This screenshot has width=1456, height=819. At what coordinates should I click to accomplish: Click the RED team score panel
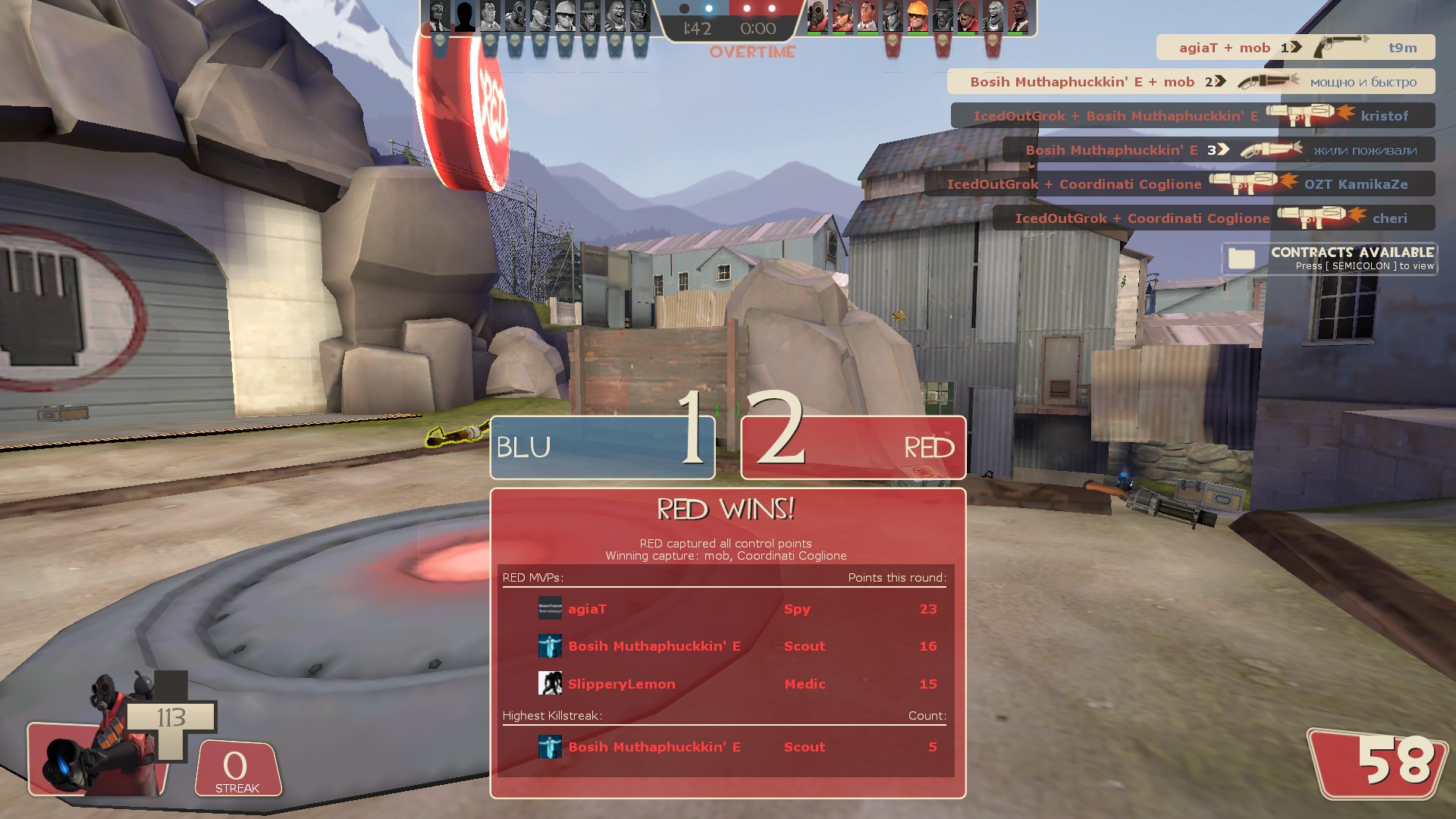853,447
